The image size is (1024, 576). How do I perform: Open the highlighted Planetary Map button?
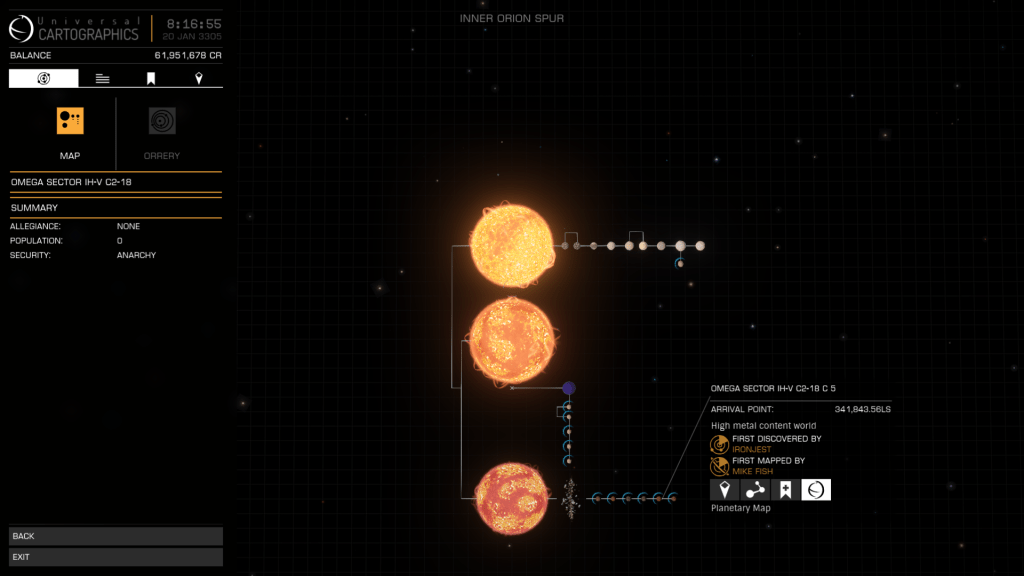coord(816,489)
